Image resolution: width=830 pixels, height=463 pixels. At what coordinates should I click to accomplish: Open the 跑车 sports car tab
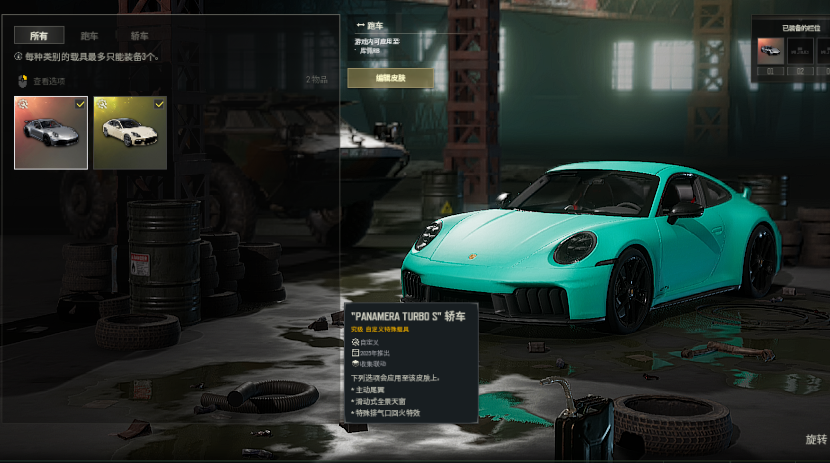pos(90,35)
